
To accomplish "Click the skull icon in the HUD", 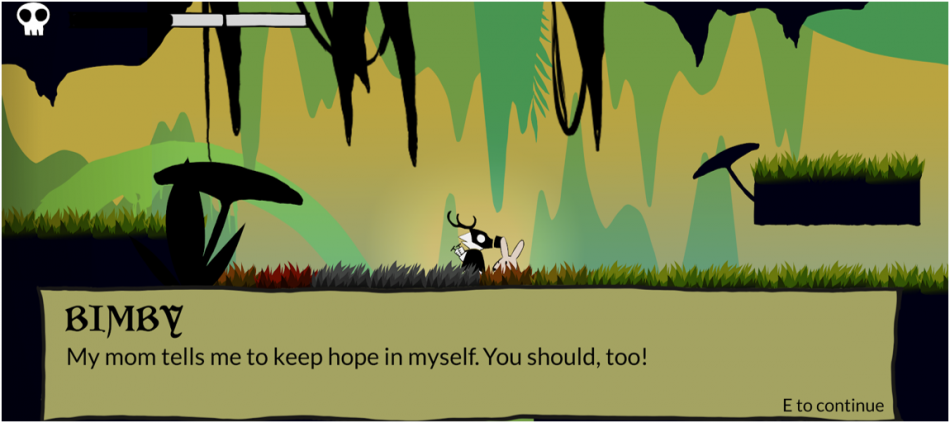I will [32, 18].
